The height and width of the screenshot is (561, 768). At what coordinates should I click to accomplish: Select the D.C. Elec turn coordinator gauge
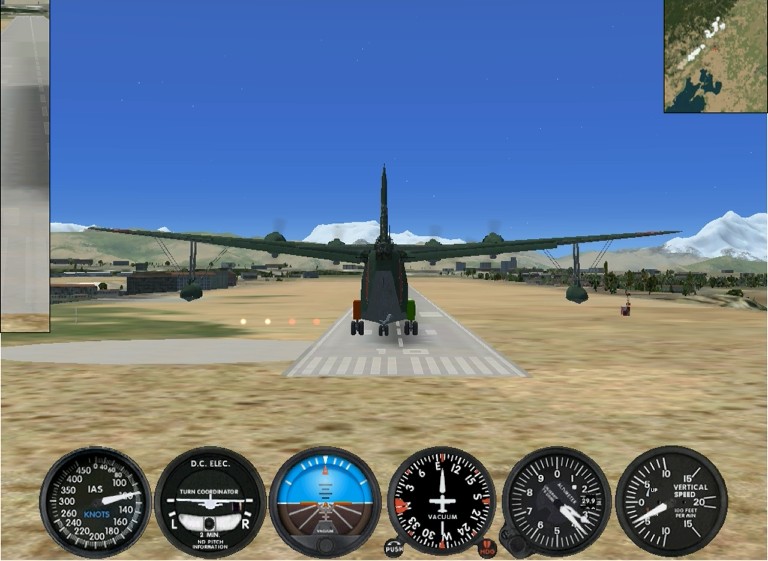point(210,501)
